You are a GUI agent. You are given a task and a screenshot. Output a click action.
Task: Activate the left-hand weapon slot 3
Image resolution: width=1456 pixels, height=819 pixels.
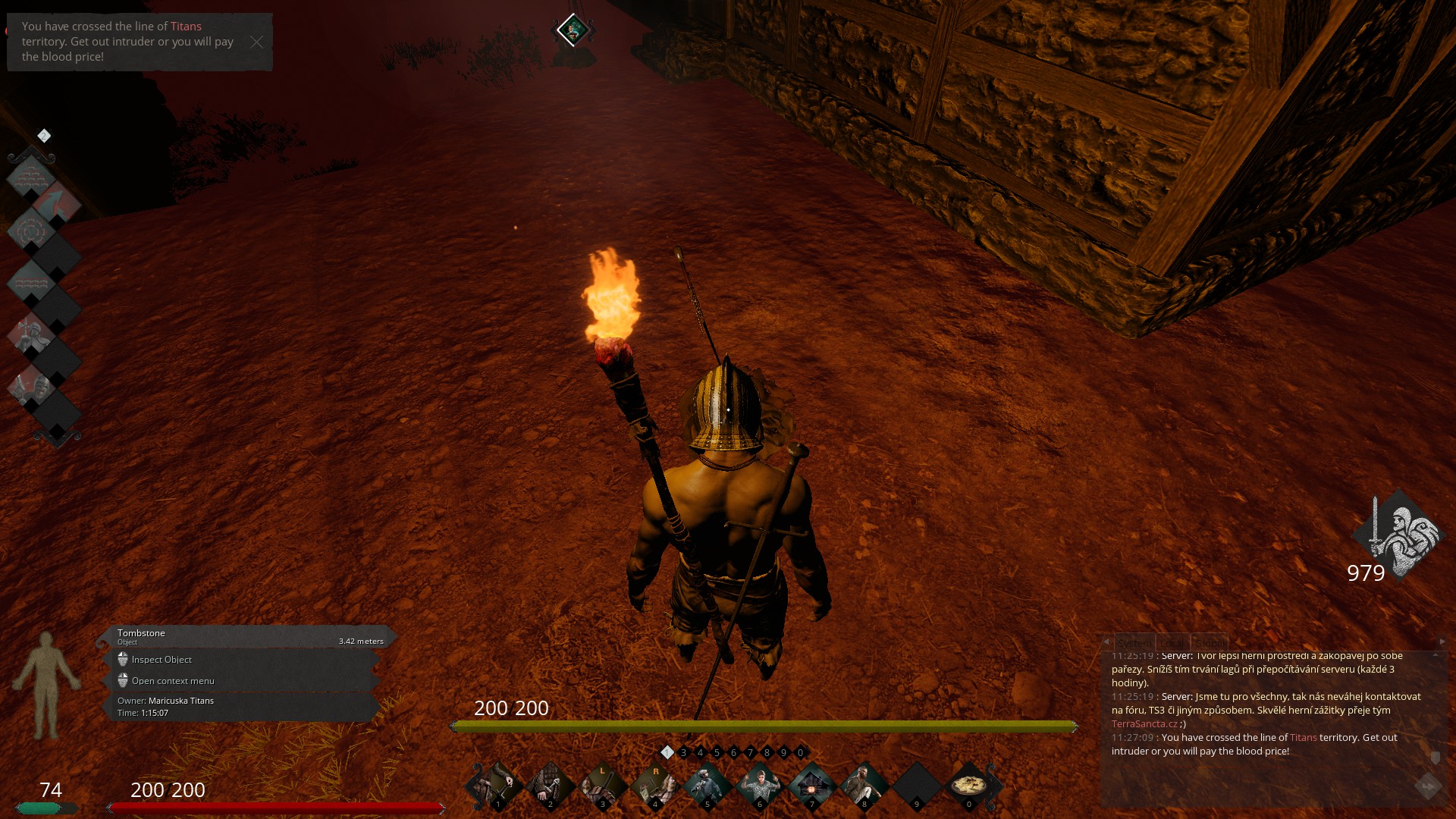602,786
